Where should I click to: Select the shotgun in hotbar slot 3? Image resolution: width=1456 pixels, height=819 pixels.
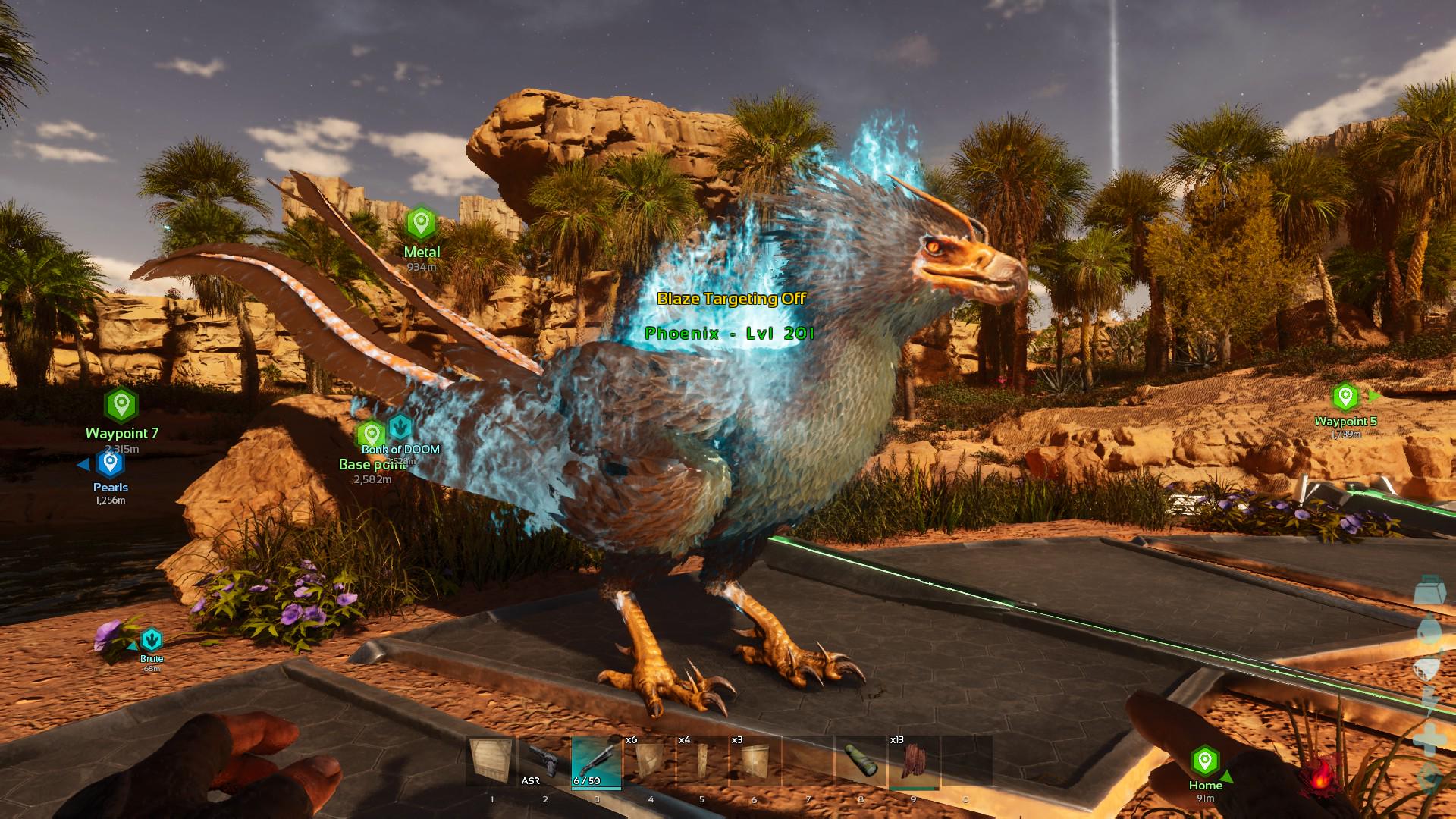596,762
